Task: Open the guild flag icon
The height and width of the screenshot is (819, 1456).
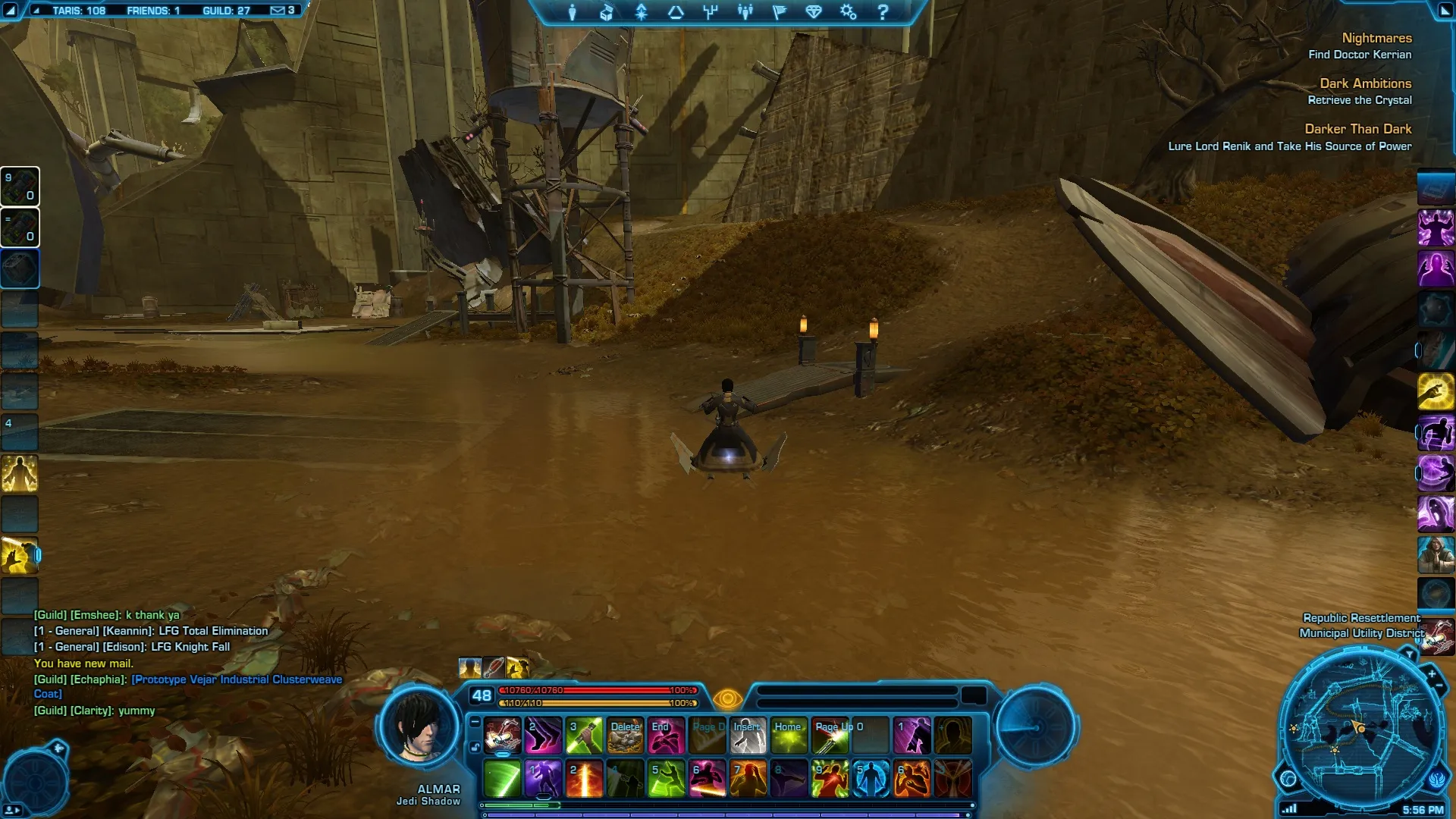Action: pos(780,12)
